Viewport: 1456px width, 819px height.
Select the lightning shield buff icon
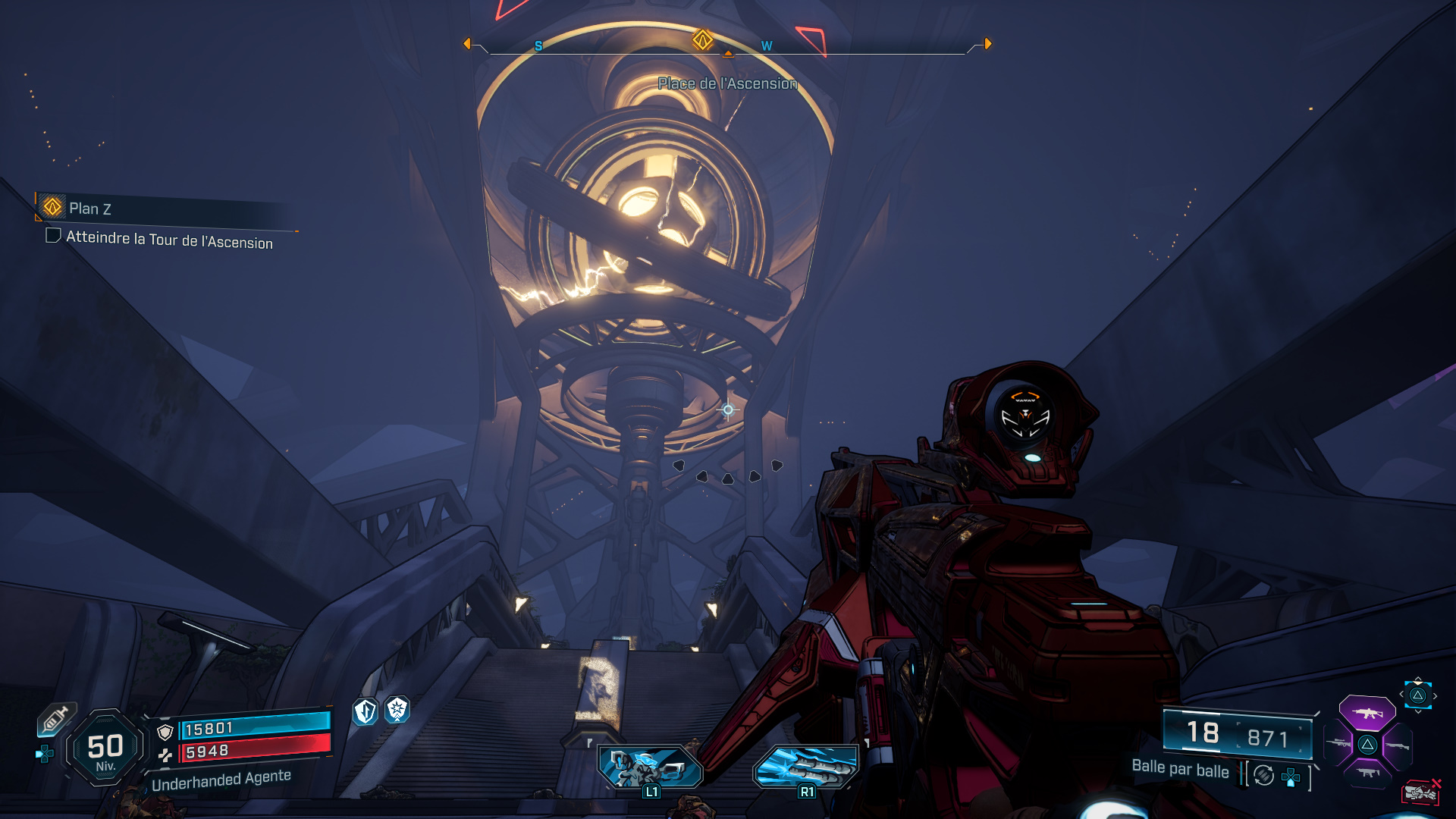(366, 711)
